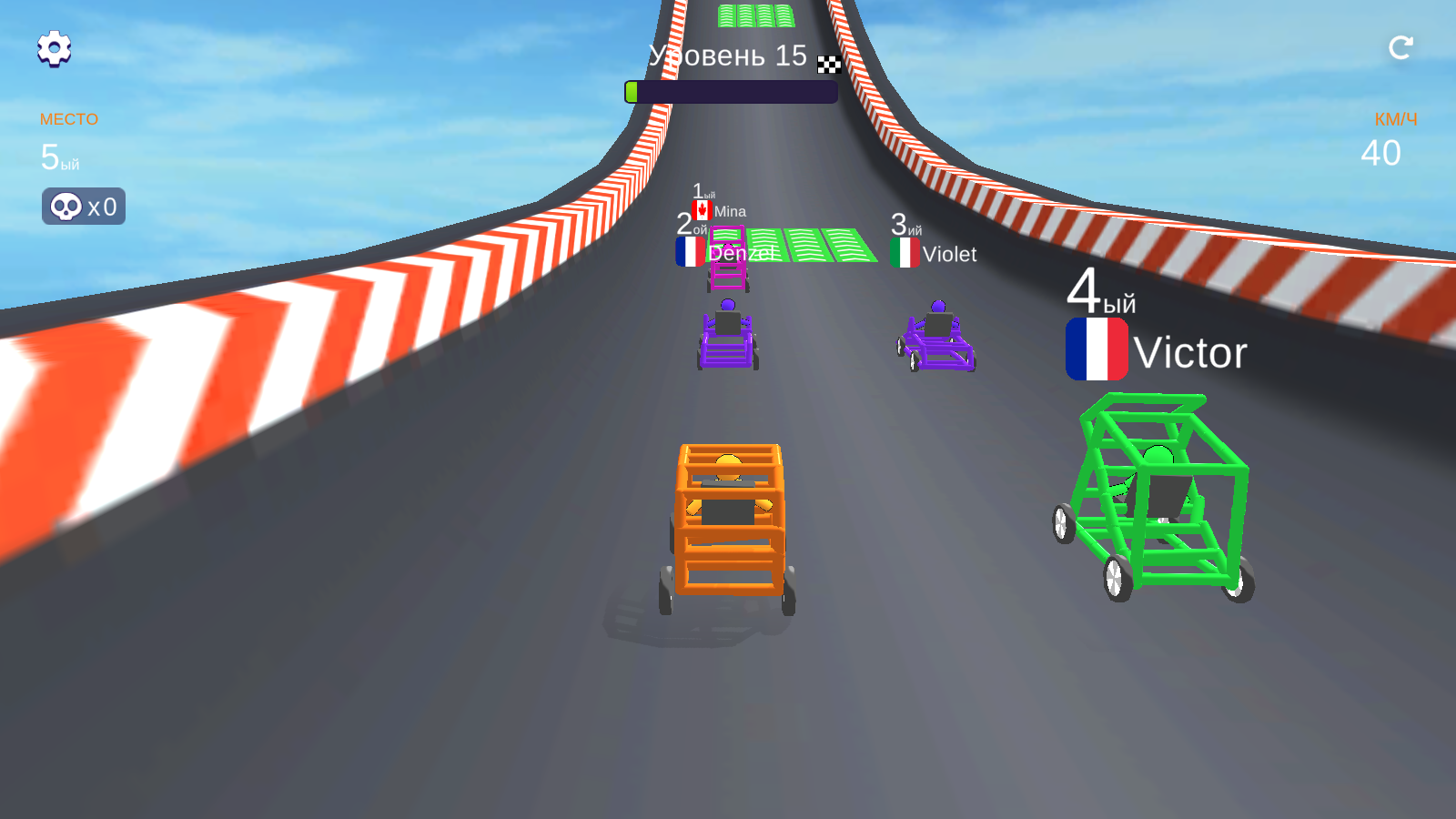The image size is (1456, 819).
Task: Click the restart level icon
Action: pyautogui.click(x=1401, y=48)
